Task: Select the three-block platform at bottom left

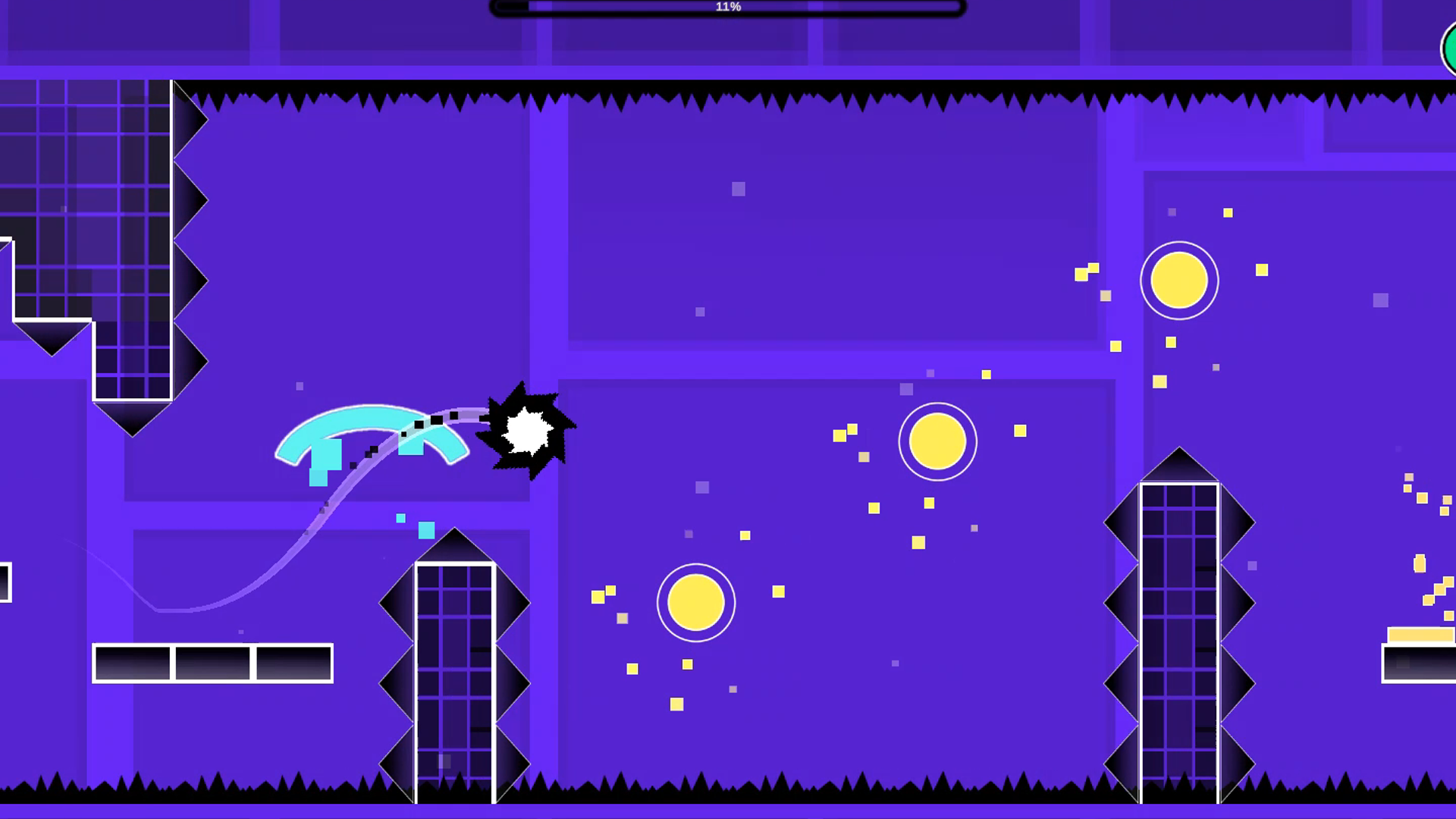Action: 212,664
